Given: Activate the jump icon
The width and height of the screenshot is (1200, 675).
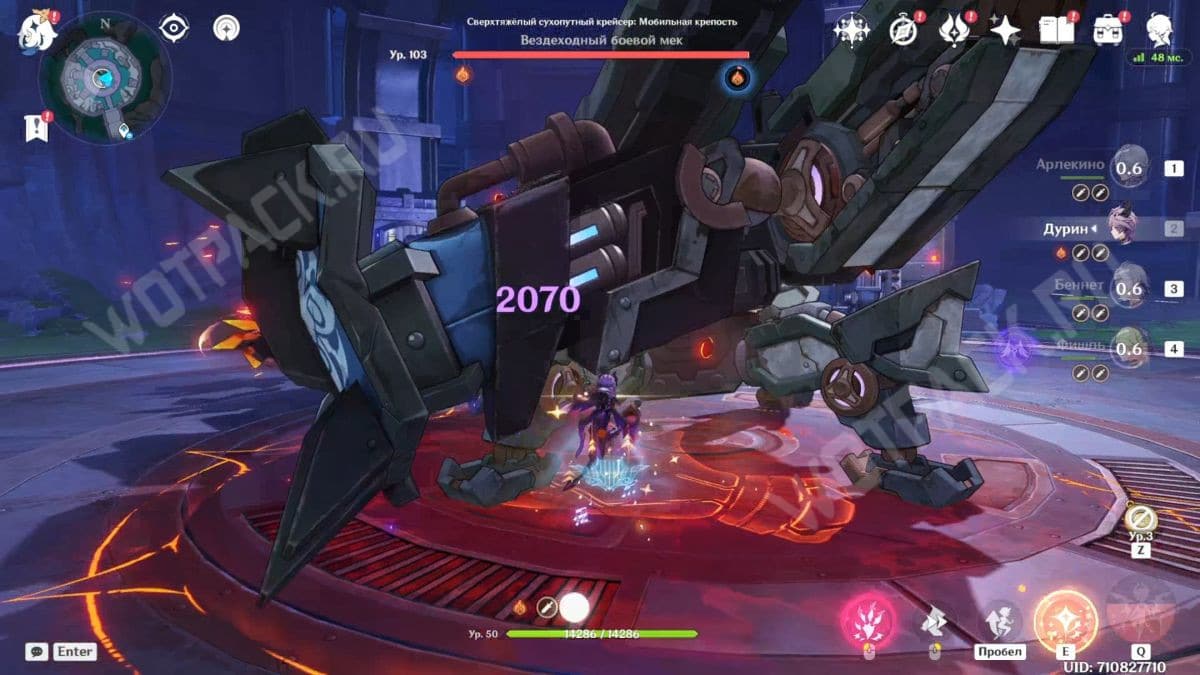Looking at the screenshot, I should pyautogui.click(x=1001, y=621).
